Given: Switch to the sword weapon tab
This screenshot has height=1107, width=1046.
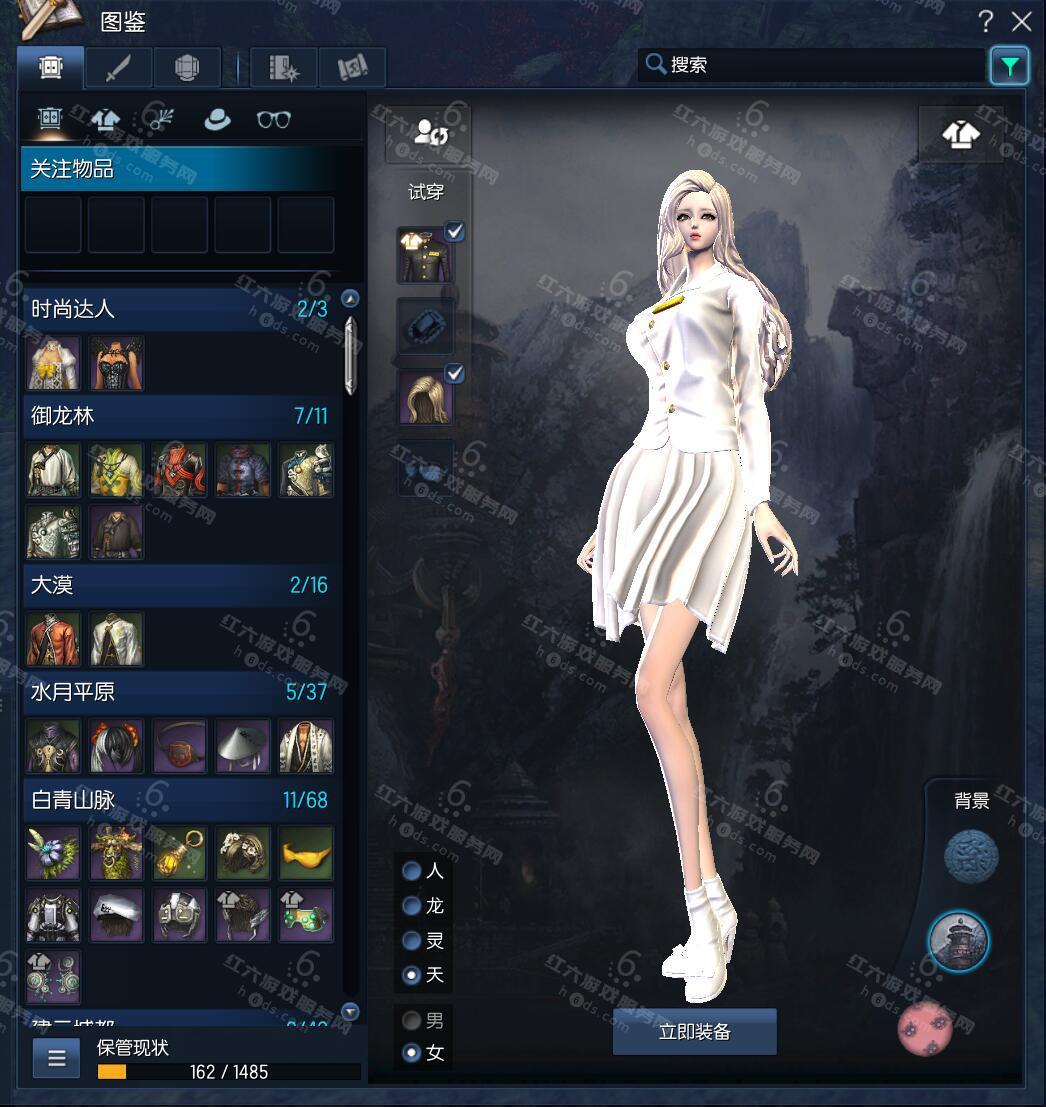Looking at the screenshot, I should (119, 68).
